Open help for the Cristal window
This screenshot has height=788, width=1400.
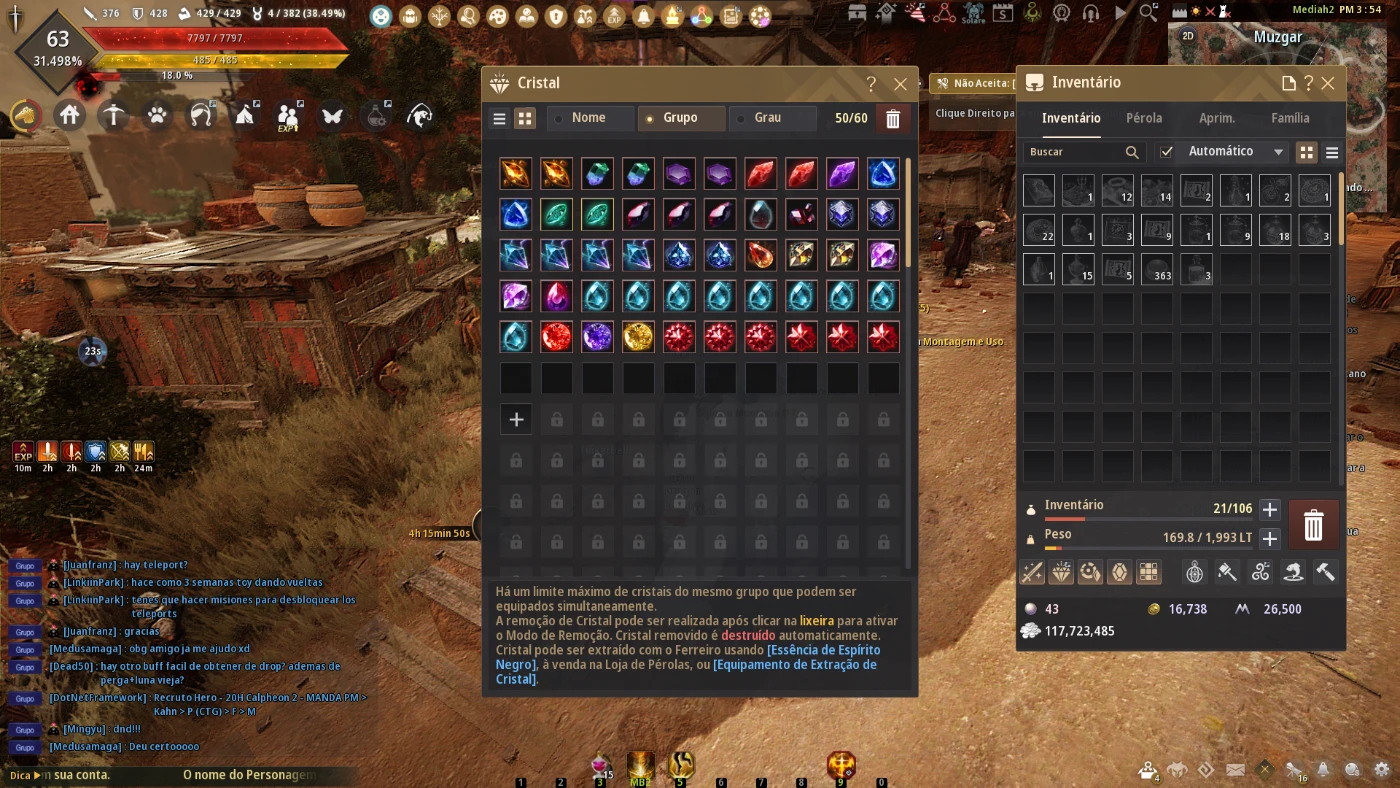871,84
